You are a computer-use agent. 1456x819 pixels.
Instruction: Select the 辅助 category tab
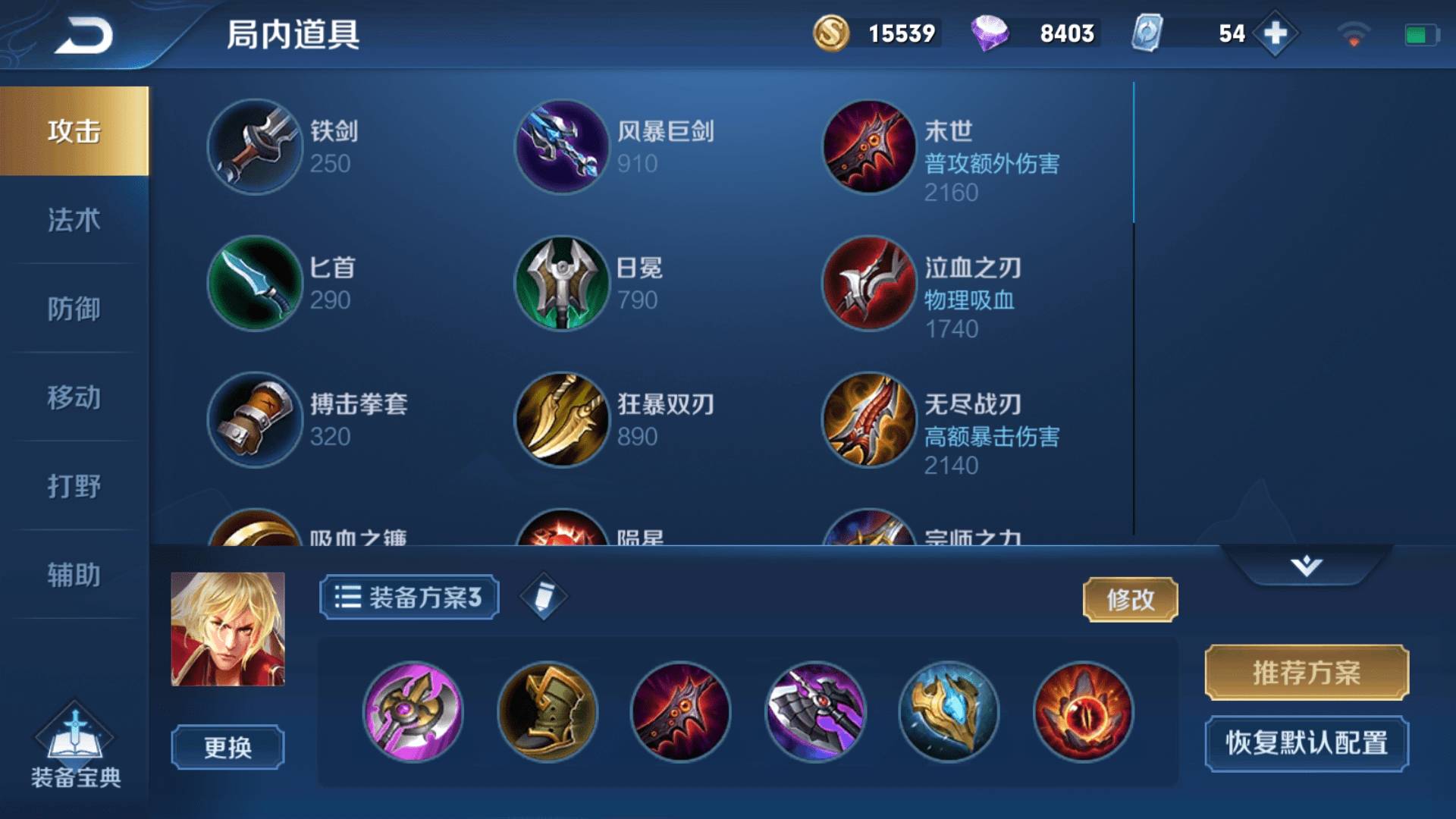pos(74,570)
